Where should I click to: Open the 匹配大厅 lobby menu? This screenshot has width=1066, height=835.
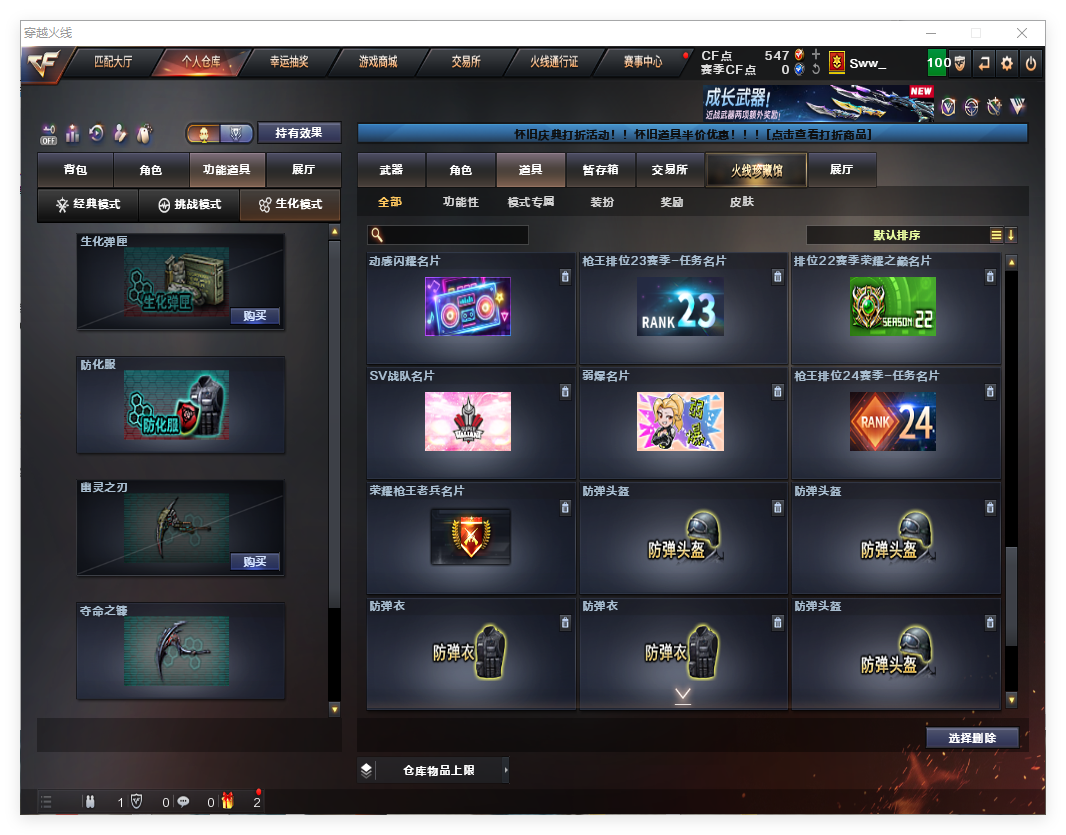click(x=113, y=62)
